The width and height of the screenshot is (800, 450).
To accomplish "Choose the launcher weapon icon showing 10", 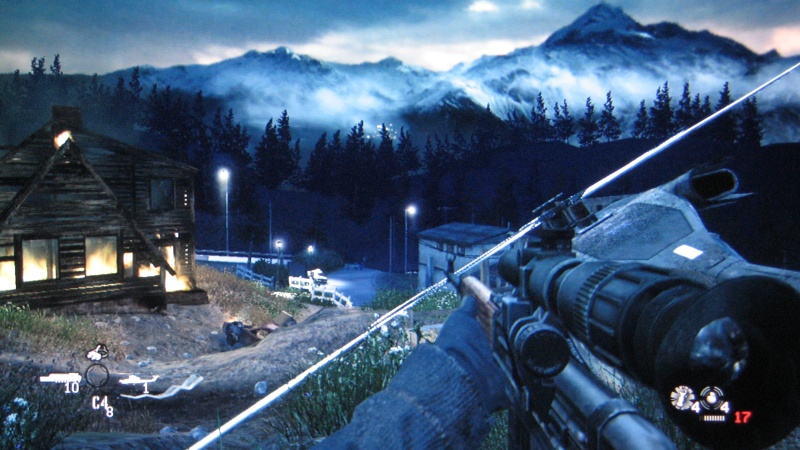I will pos(60,378).
